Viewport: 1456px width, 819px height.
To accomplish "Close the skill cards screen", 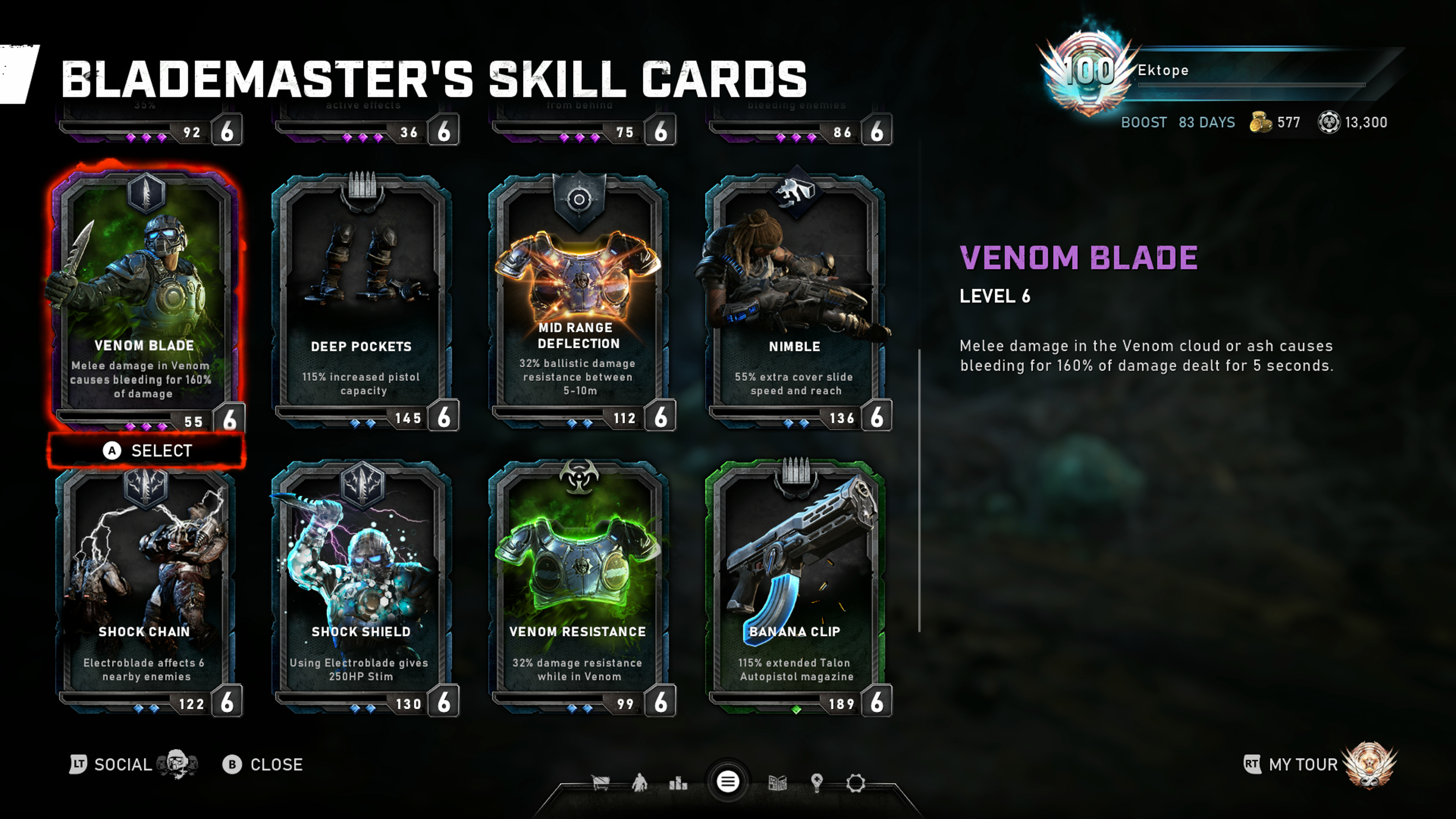I will click(264, 764).
